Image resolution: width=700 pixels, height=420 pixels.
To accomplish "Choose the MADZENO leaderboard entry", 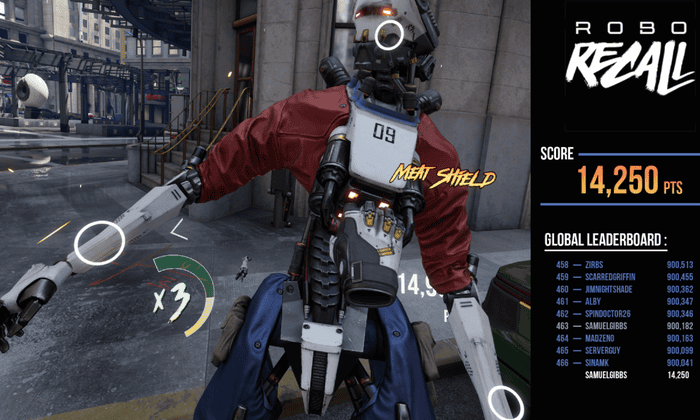I will [621, 338].
